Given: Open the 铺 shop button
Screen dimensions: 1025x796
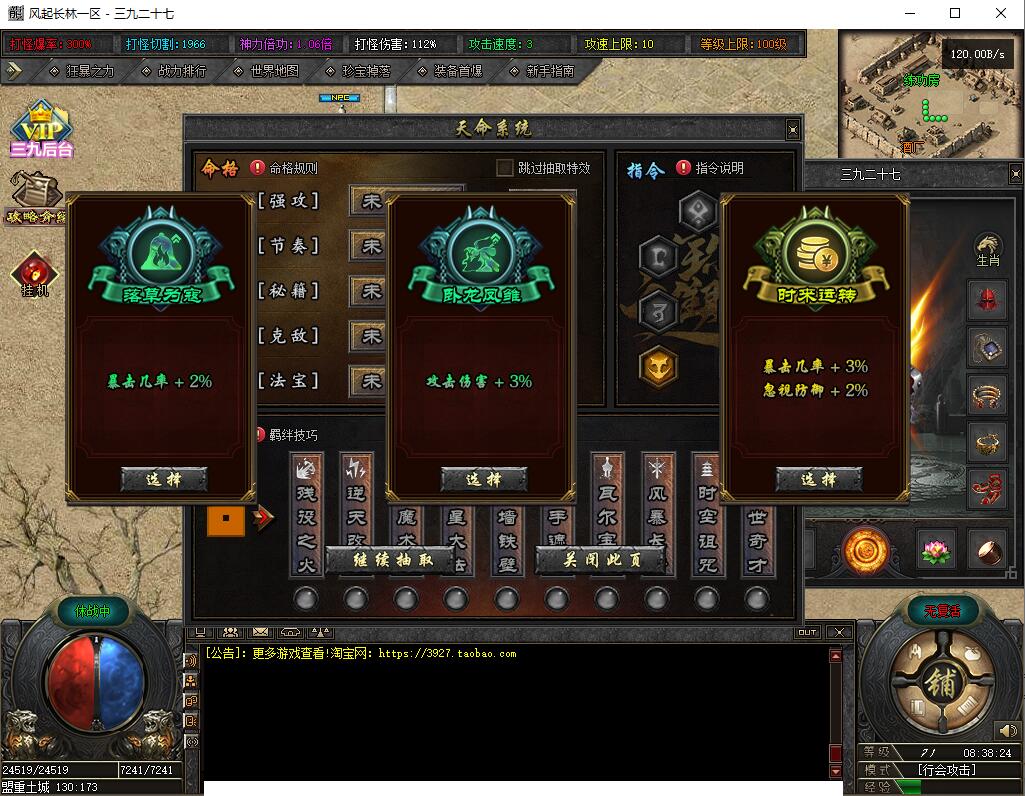Looking at the screenshot, I should point(940,683).
